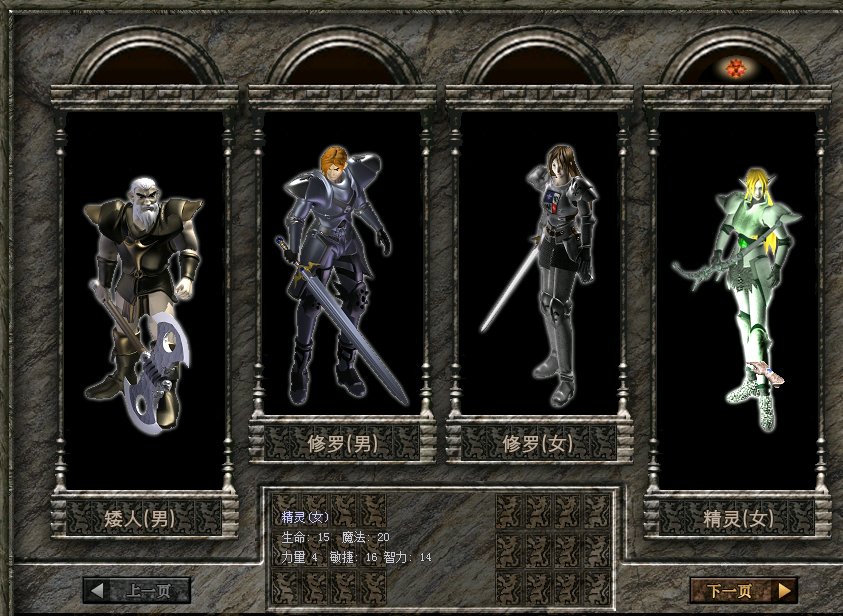Click the 修罗(男) name plate
This screenshot has width=843, height=616.
341,442
